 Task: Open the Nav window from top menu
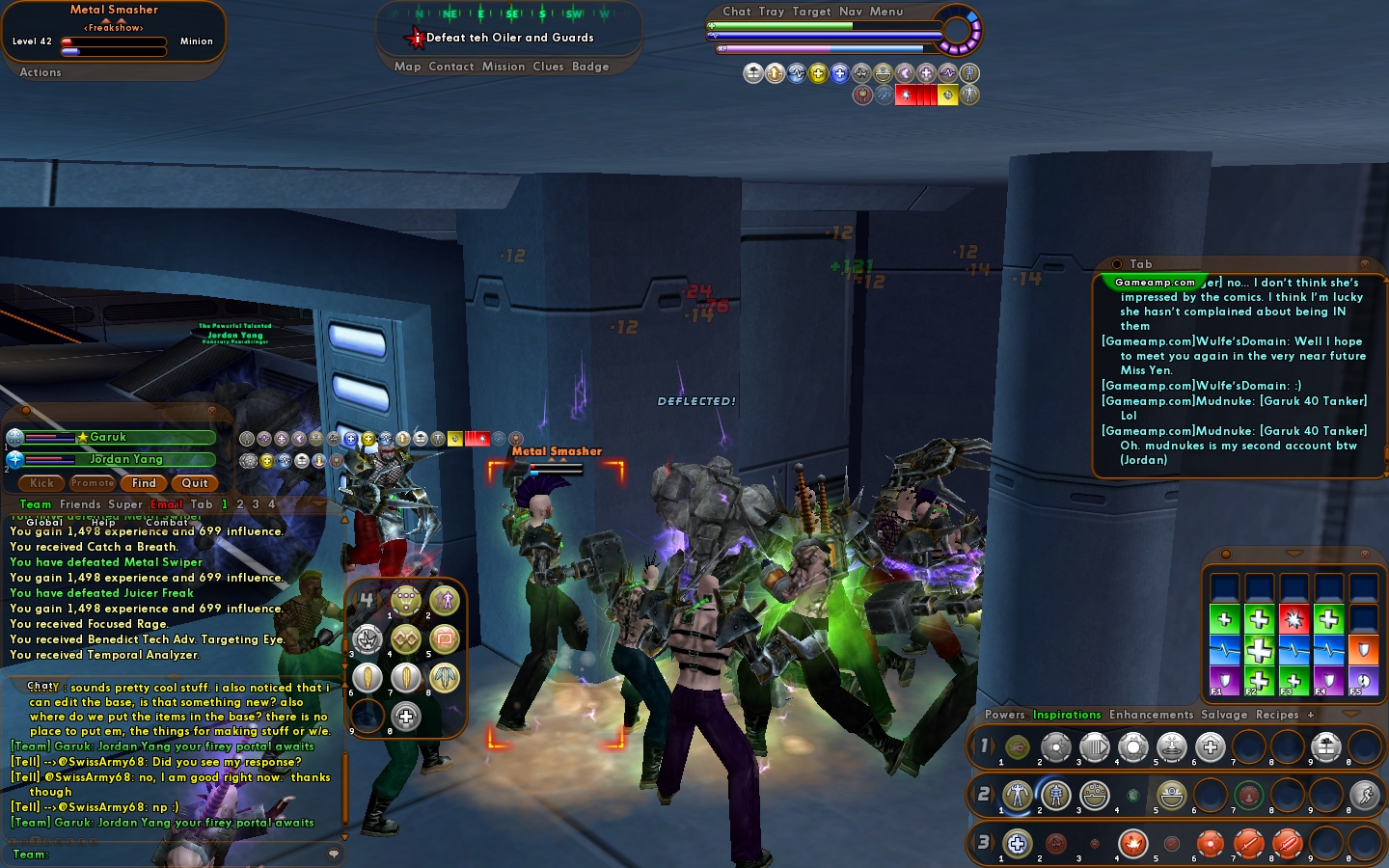(x=851, y=12)
